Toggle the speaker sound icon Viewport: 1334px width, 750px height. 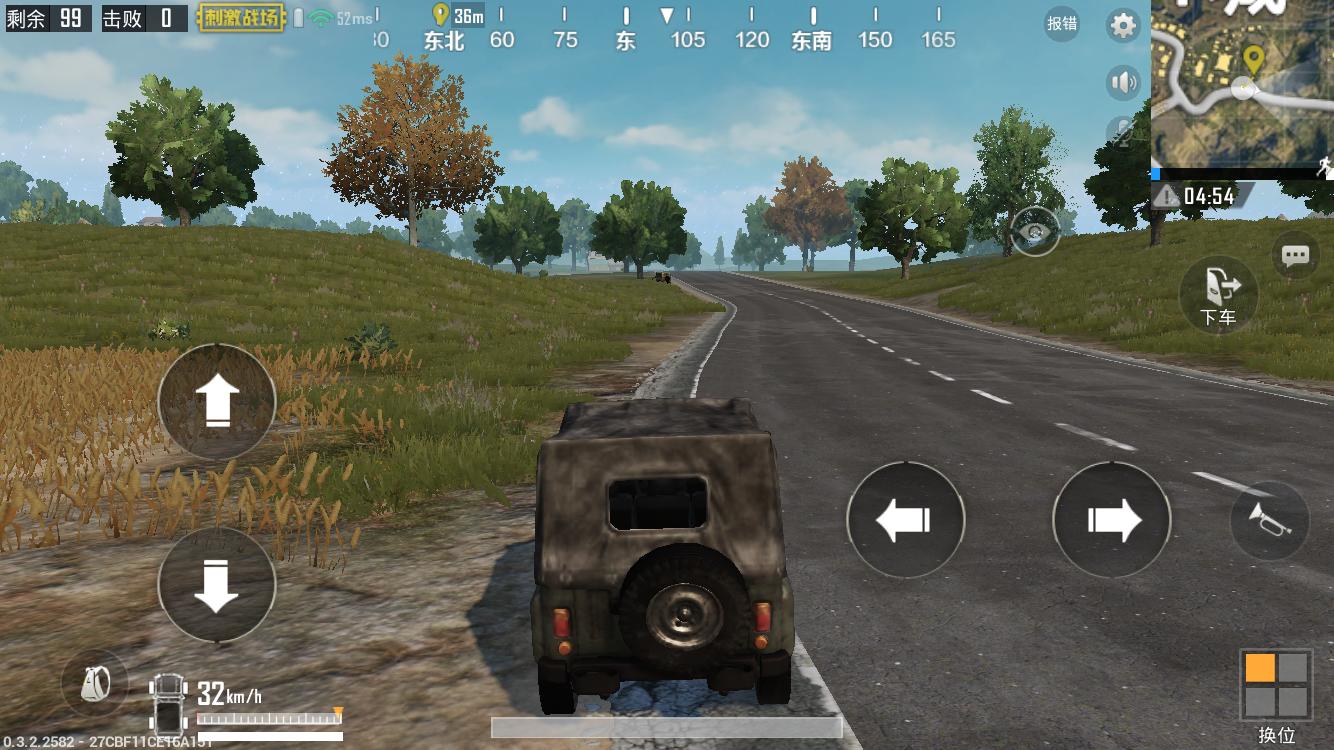1124,82
